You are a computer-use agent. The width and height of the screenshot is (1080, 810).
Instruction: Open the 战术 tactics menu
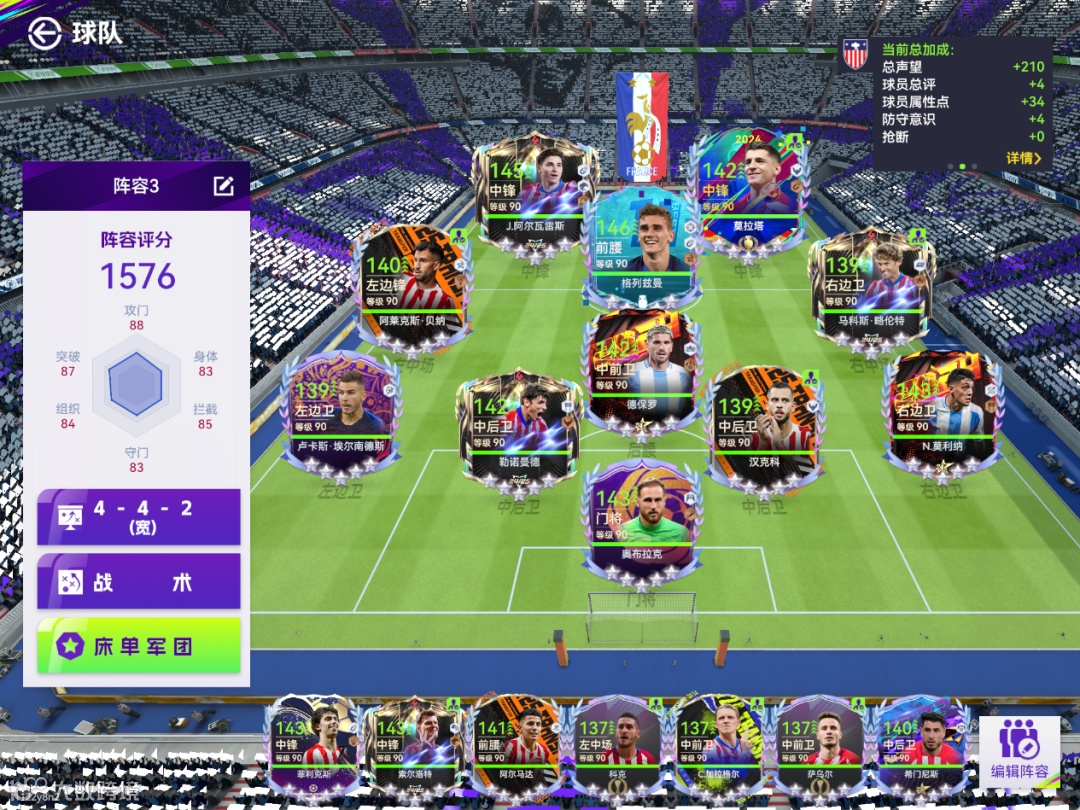pos(139,582)
